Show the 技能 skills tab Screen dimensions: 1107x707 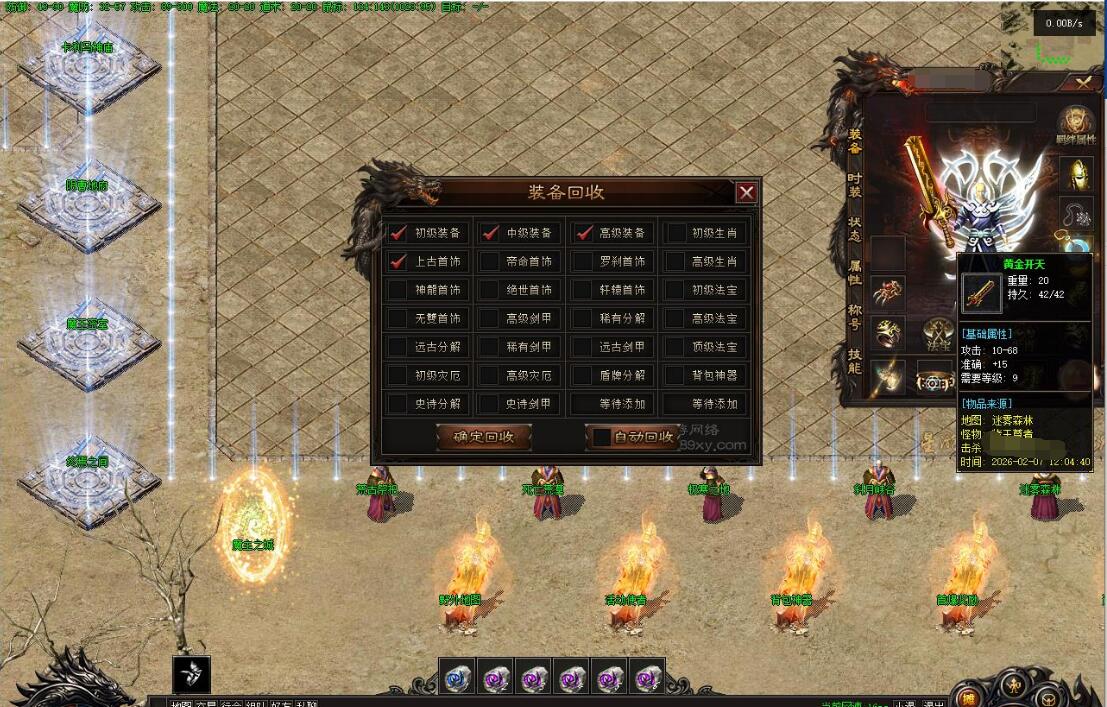click(854, 359)
